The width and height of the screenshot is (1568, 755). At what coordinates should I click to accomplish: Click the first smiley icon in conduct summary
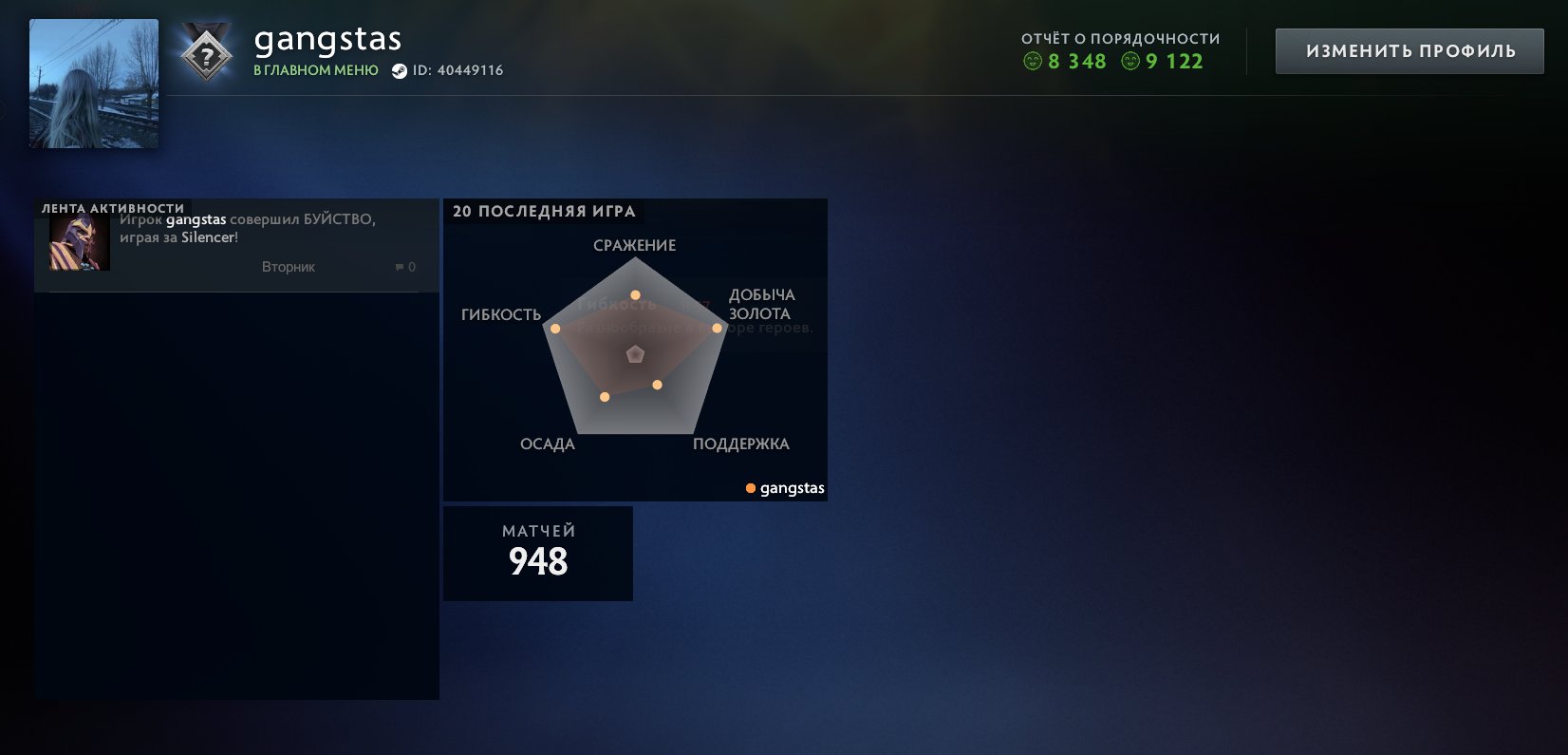pos(1032,62)
